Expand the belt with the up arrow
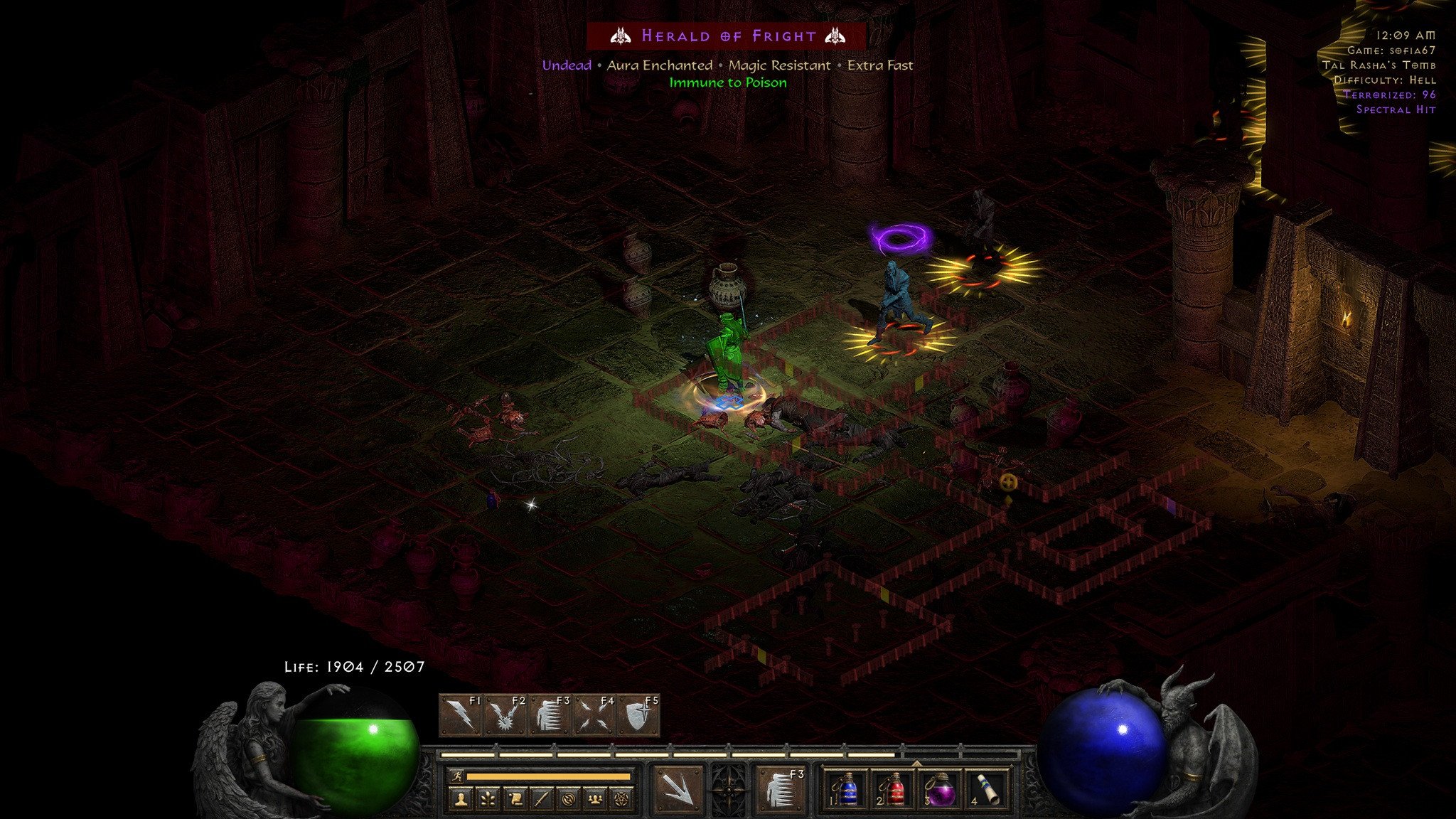Image resolution: width=1456 pixels, height=819 pixels. tap(916, 764)
